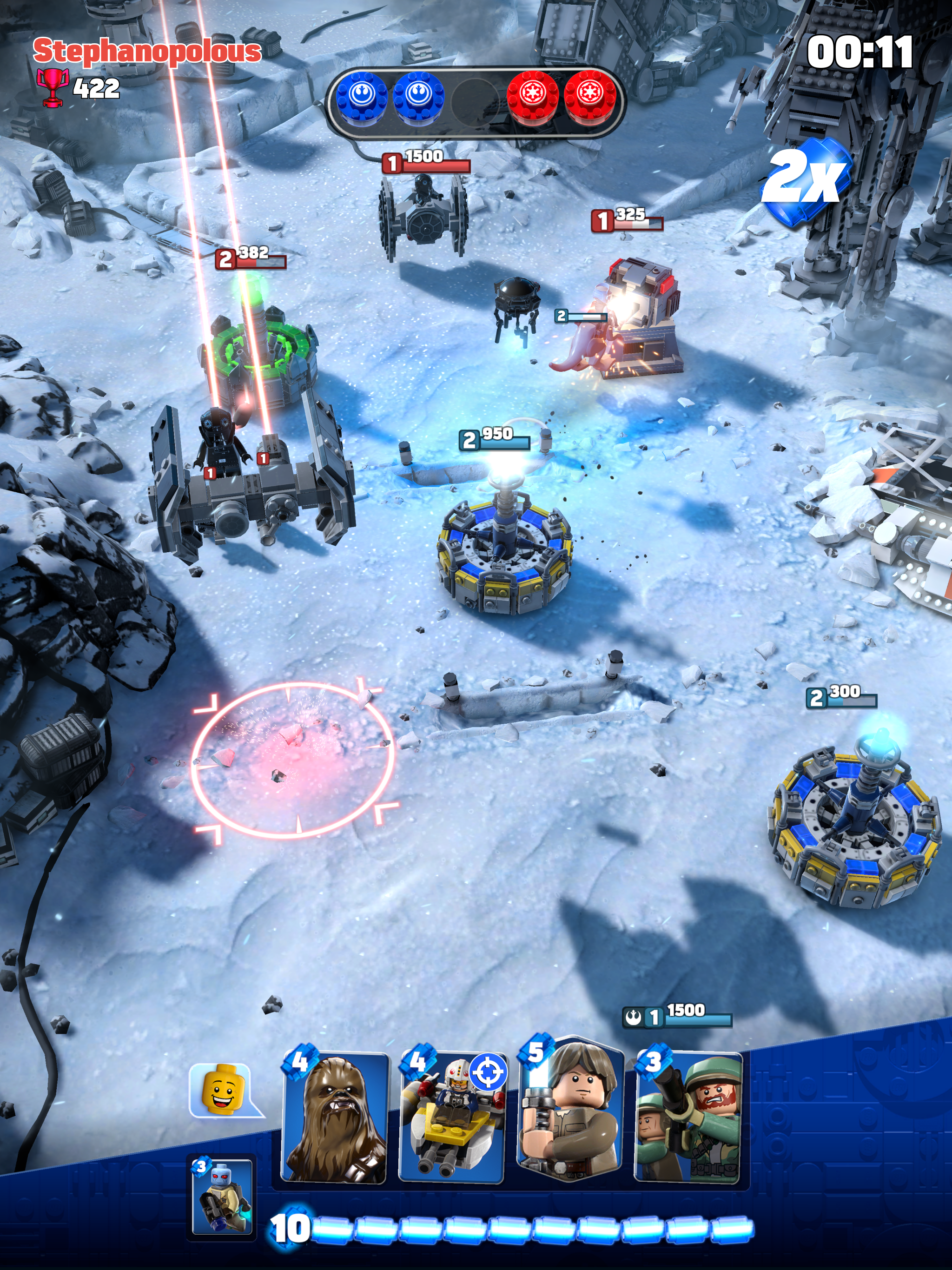
Task: Pick the Luke Skywalker lightsaber card
Action: [570, 1111]
